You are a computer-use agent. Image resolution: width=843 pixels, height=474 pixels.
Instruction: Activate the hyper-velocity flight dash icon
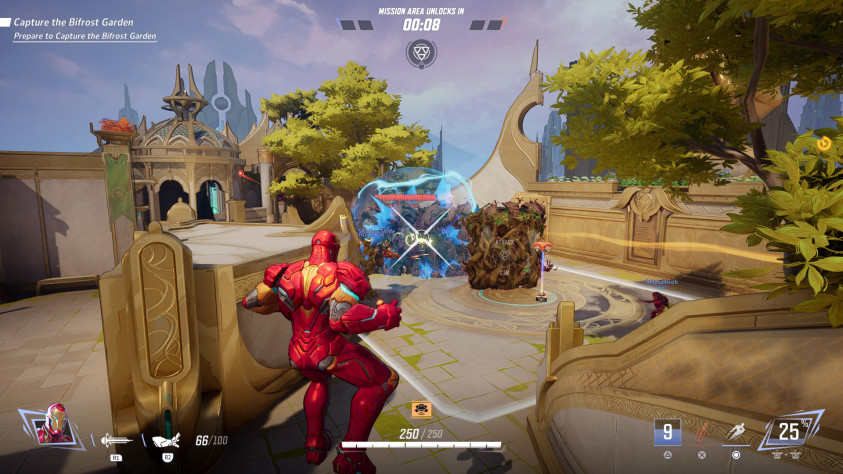(736, 432)
